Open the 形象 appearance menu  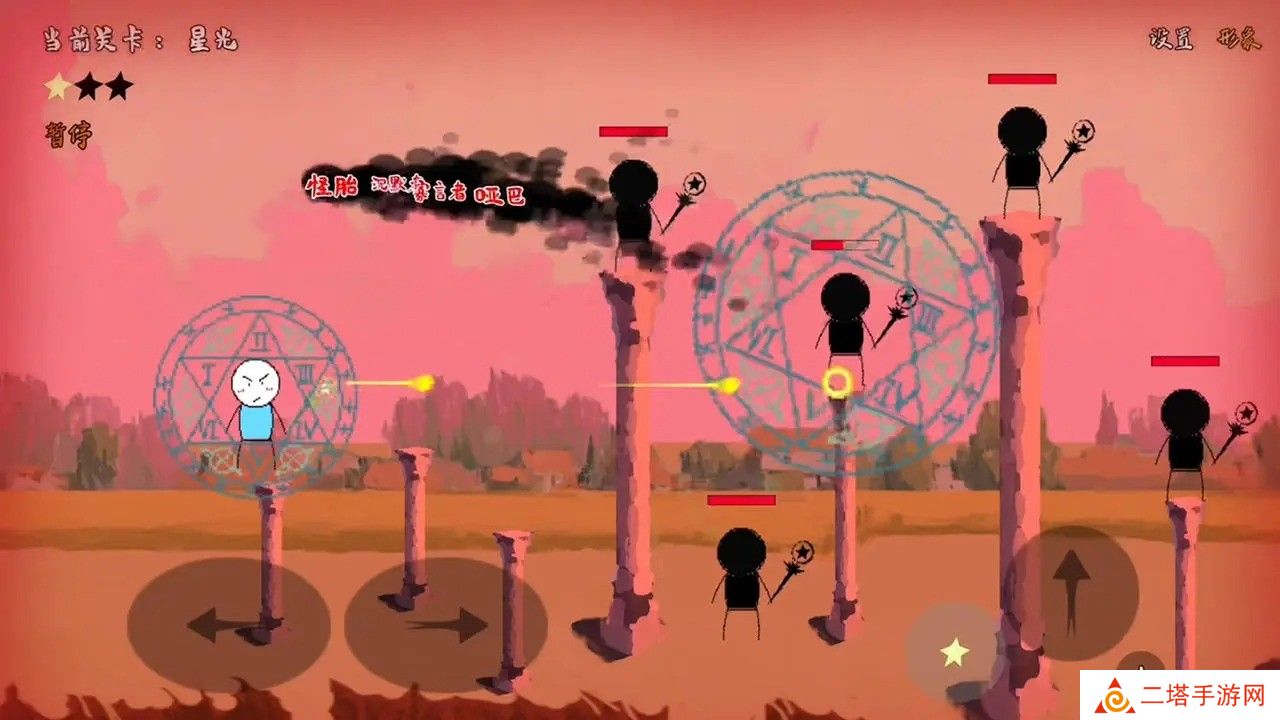(1237, 39)
